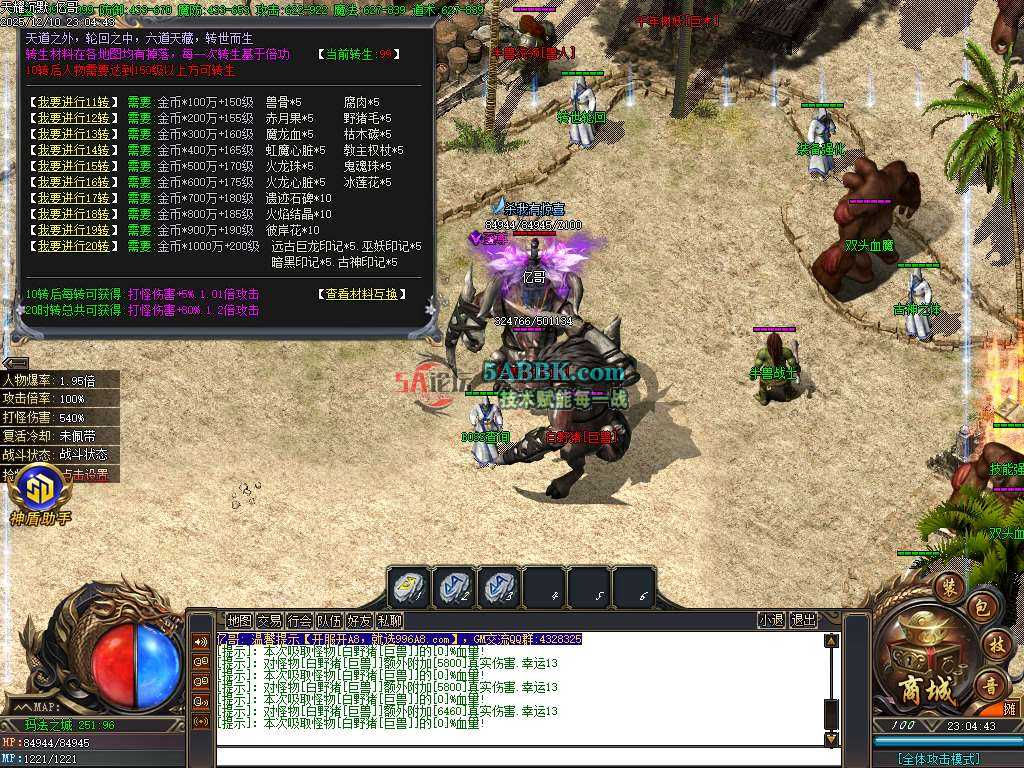Viewport: 1024px width, 768px height.
Task: Use the skill in hotbar slot 3
Action: click(x=500, y=588)
